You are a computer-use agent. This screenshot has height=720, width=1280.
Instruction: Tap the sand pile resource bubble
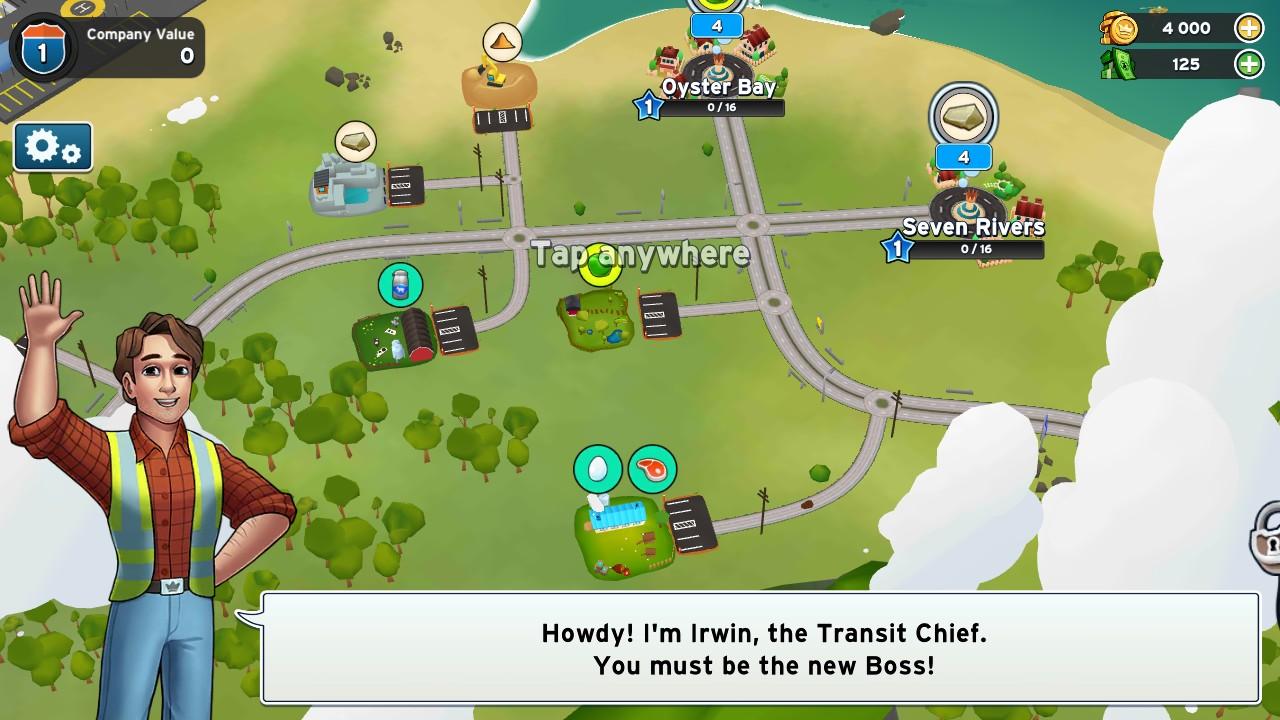pos(502,42)
